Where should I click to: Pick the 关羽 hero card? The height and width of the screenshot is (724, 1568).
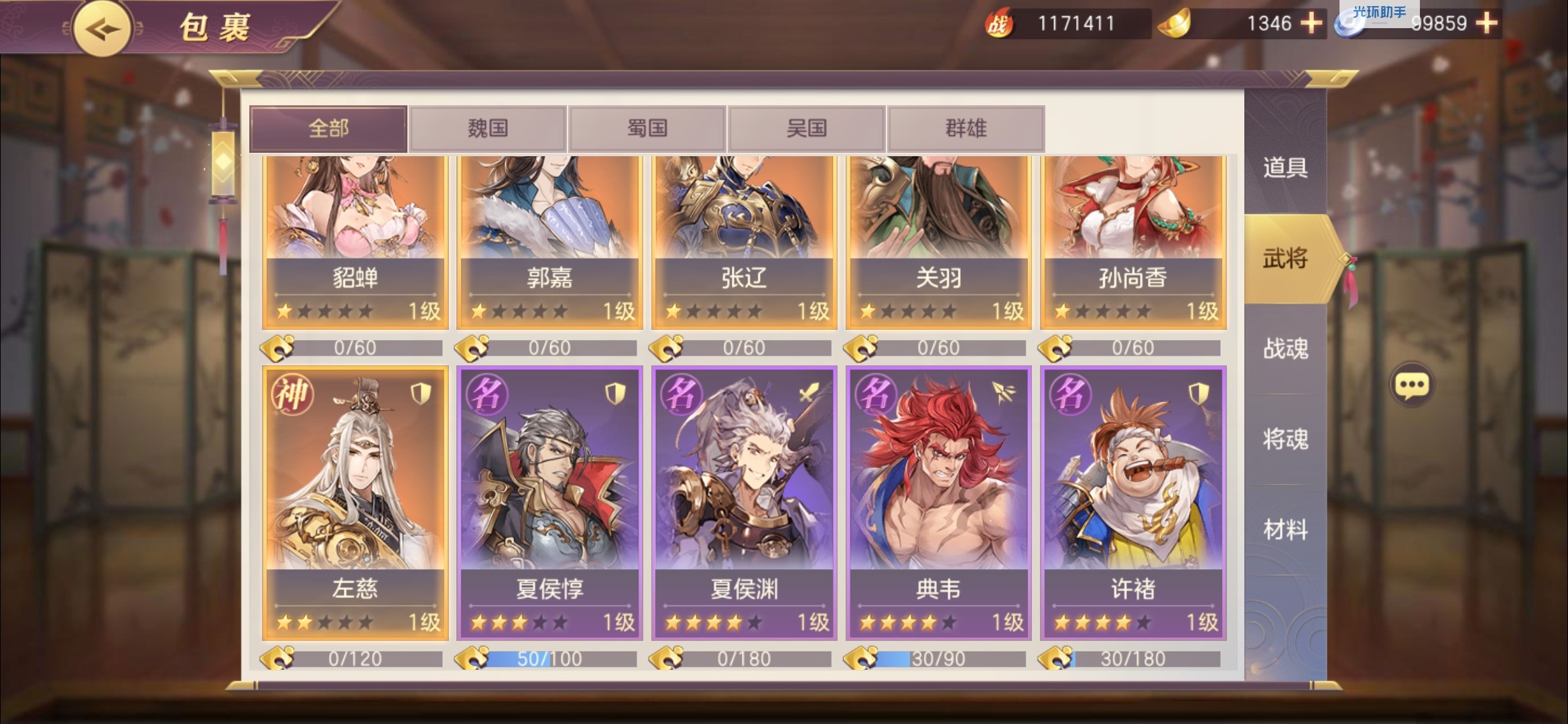pyautogui.click(x=938, y=241)
